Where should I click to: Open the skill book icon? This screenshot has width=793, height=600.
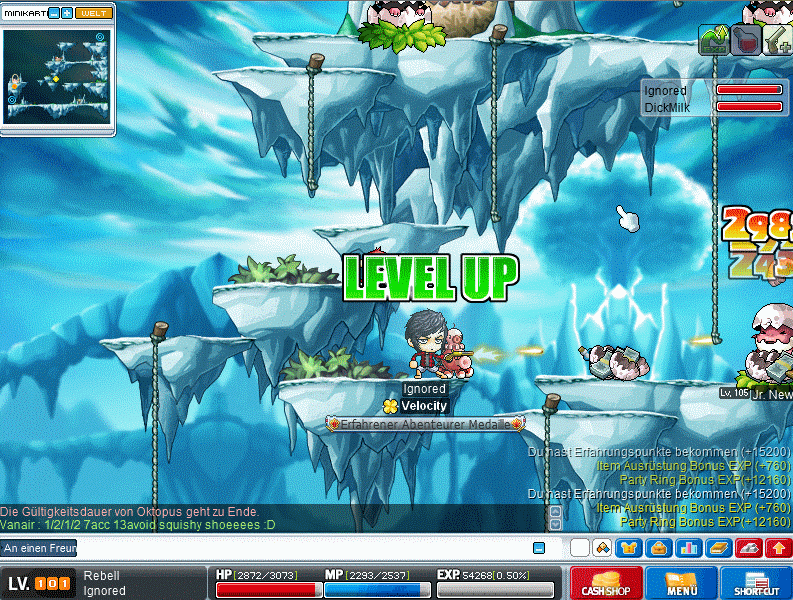click(718, 548)
